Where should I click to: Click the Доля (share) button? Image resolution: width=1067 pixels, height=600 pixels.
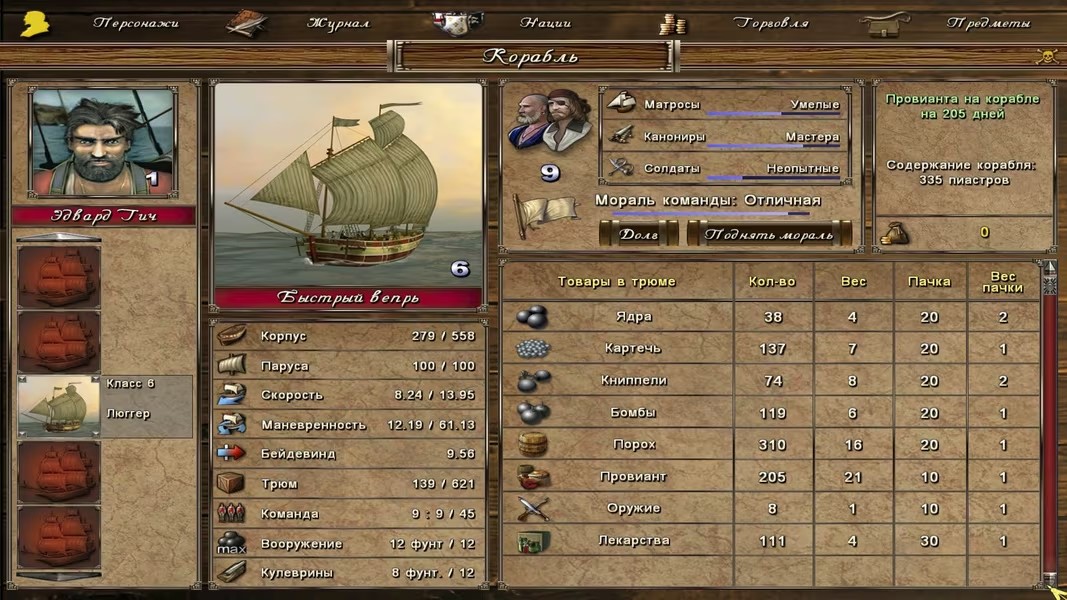pos(638,234)
